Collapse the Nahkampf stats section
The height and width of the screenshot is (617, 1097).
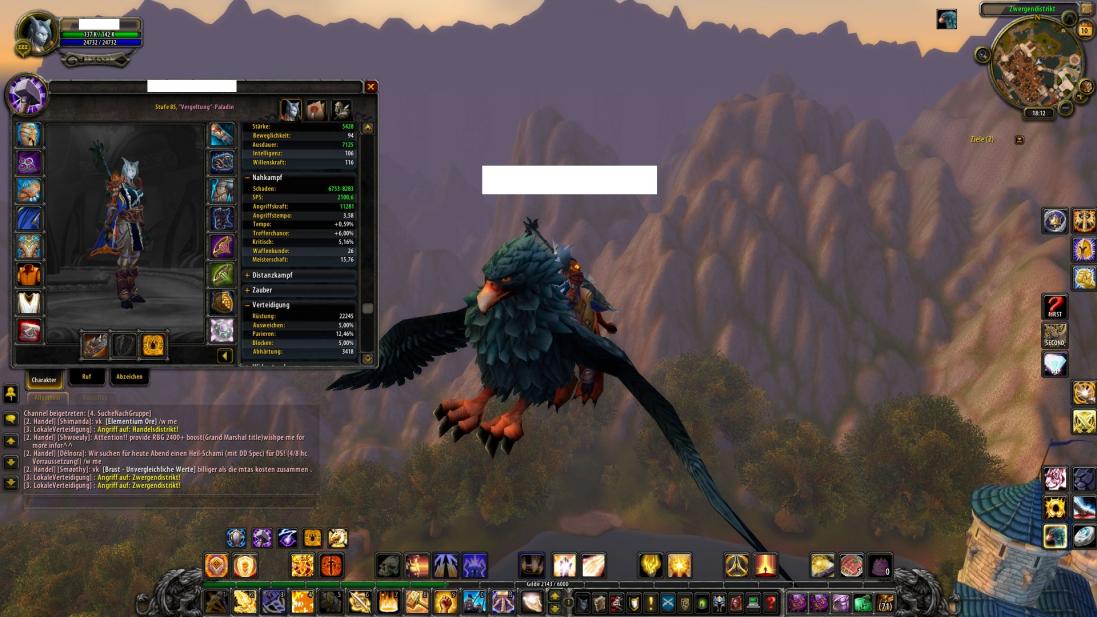pyautogui.click(x=247, y=177)
